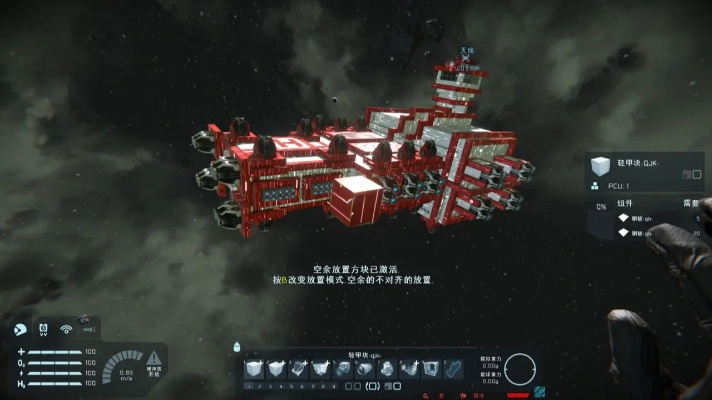Select the light armor block hotbar slot
Image resolution: width=712 pixels, height=400 pixels.
pyautogui.click(x=254, y=369)
